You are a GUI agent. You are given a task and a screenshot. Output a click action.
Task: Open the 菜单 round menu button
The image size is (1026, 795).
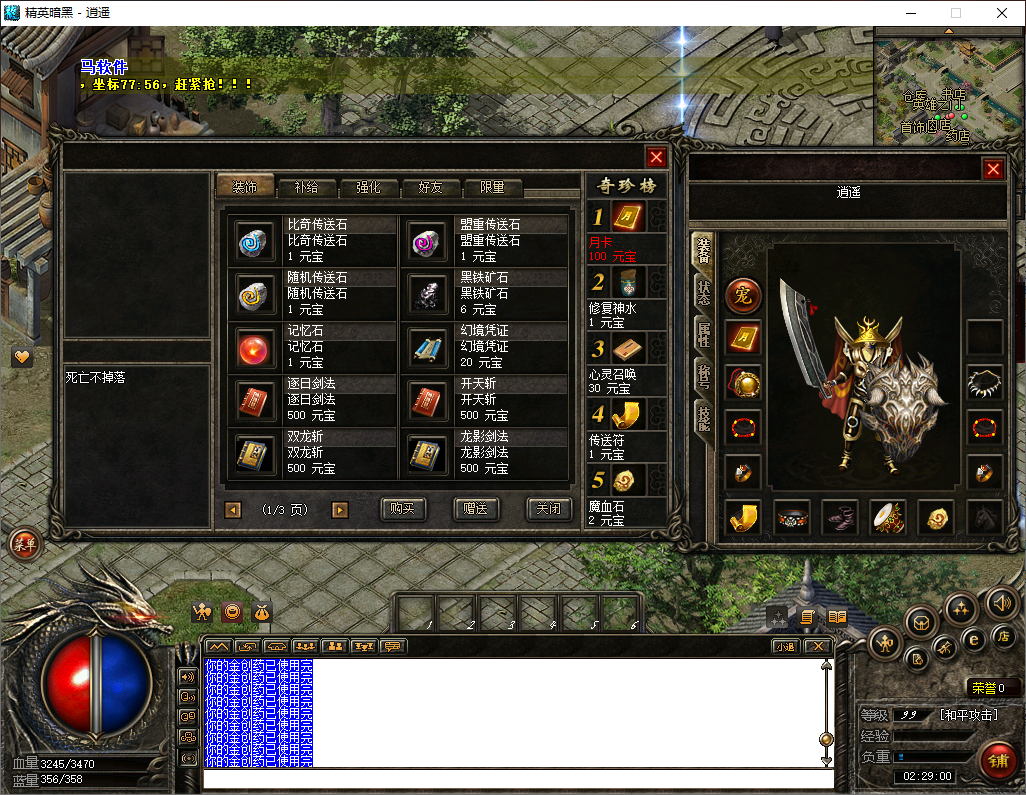tap(23, 543)
